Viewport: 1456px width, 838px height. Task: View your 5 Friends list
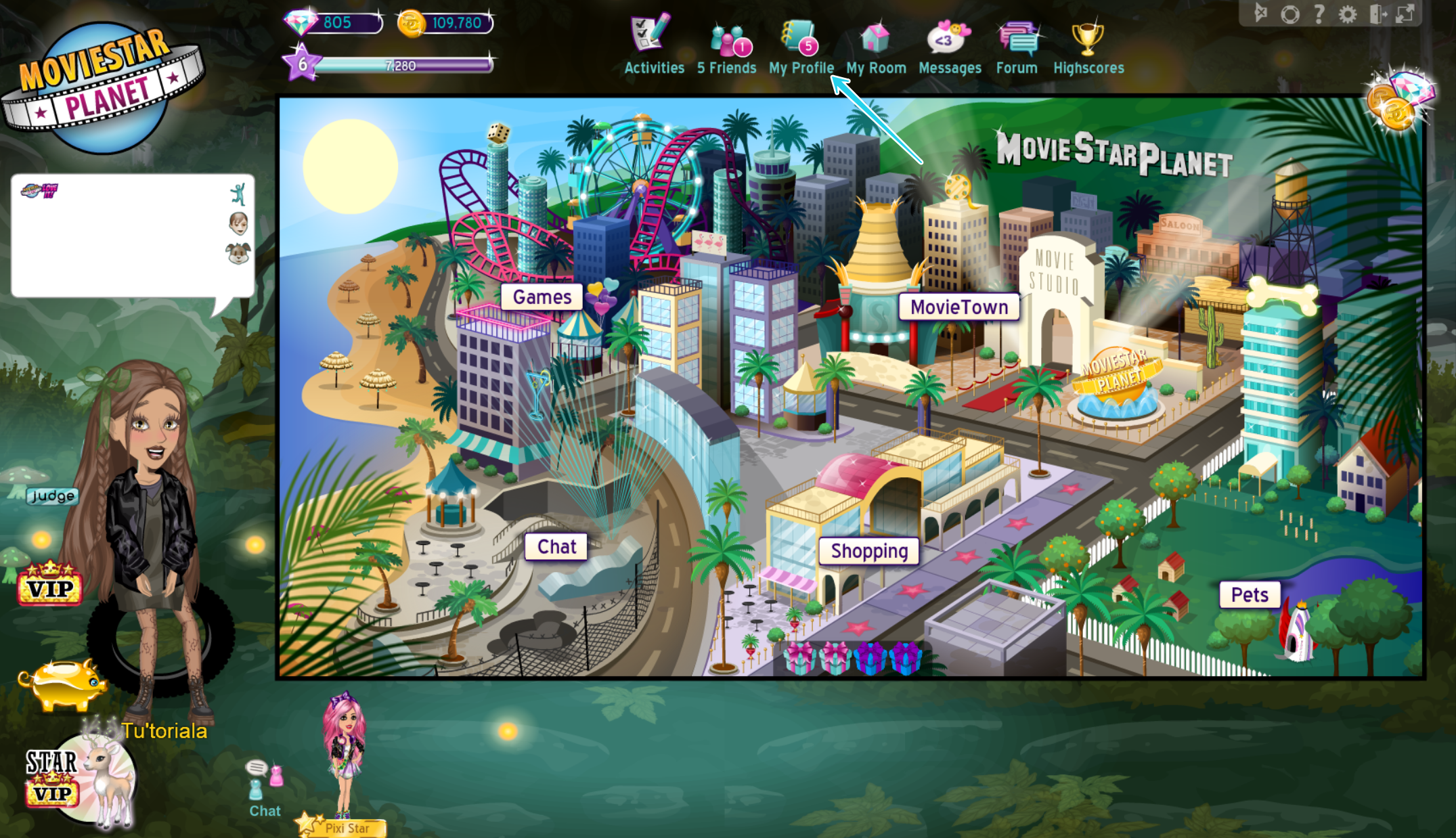point(726,44)
